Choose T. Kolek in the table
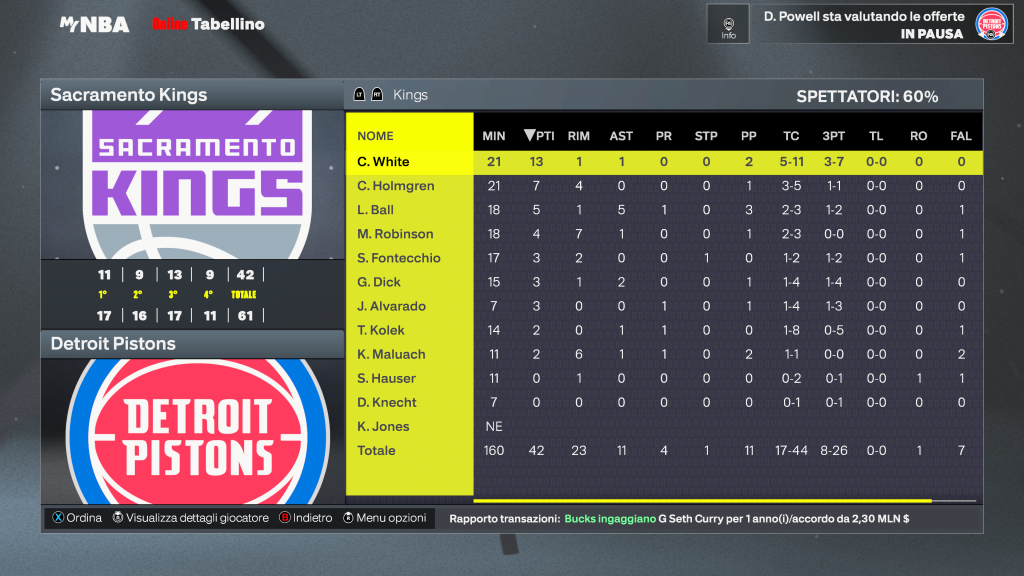Viewport: 1024px width, 576px height. point(381,330)
